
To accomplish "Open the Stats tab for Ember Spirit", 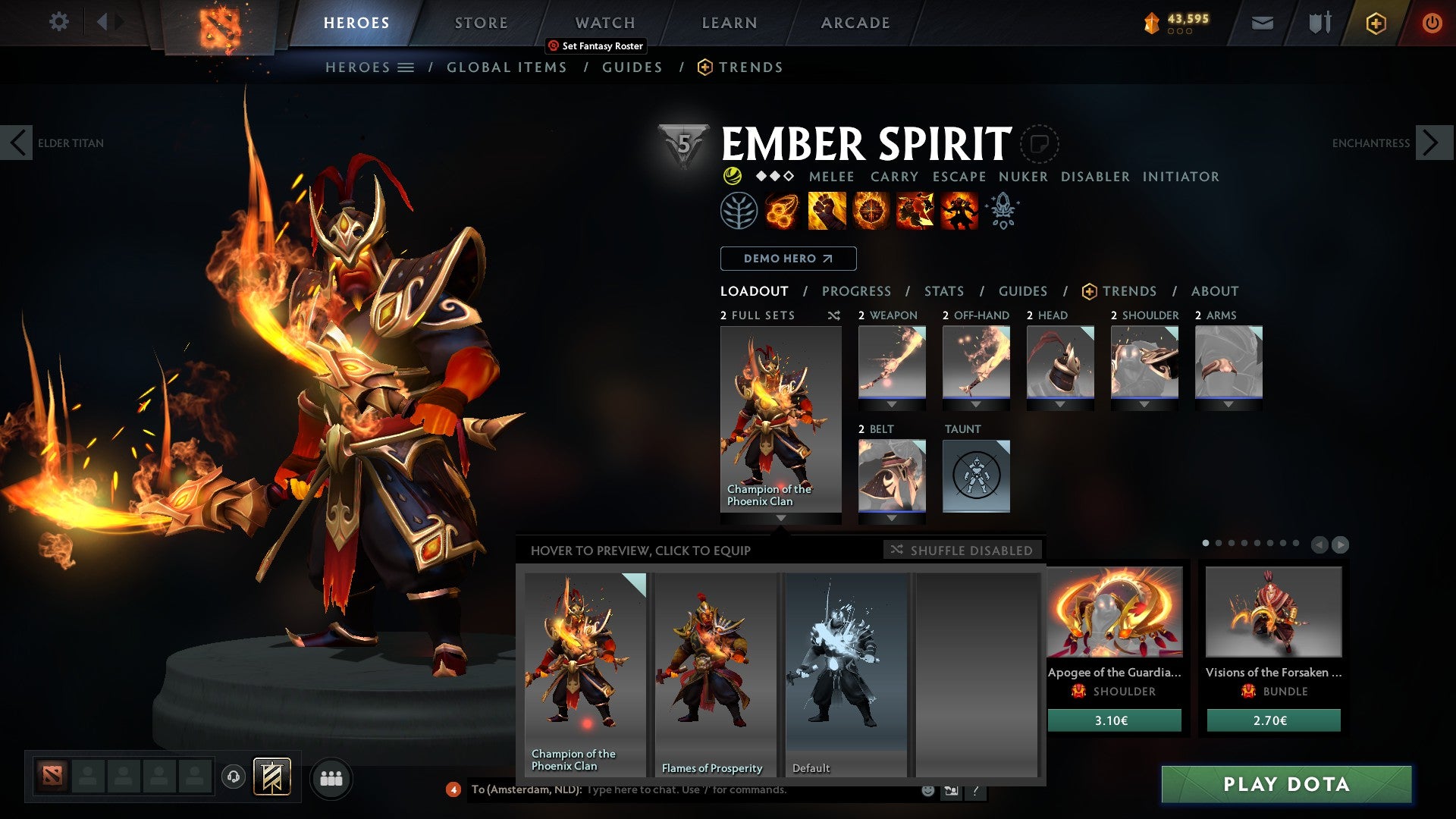I will point(943,290).
